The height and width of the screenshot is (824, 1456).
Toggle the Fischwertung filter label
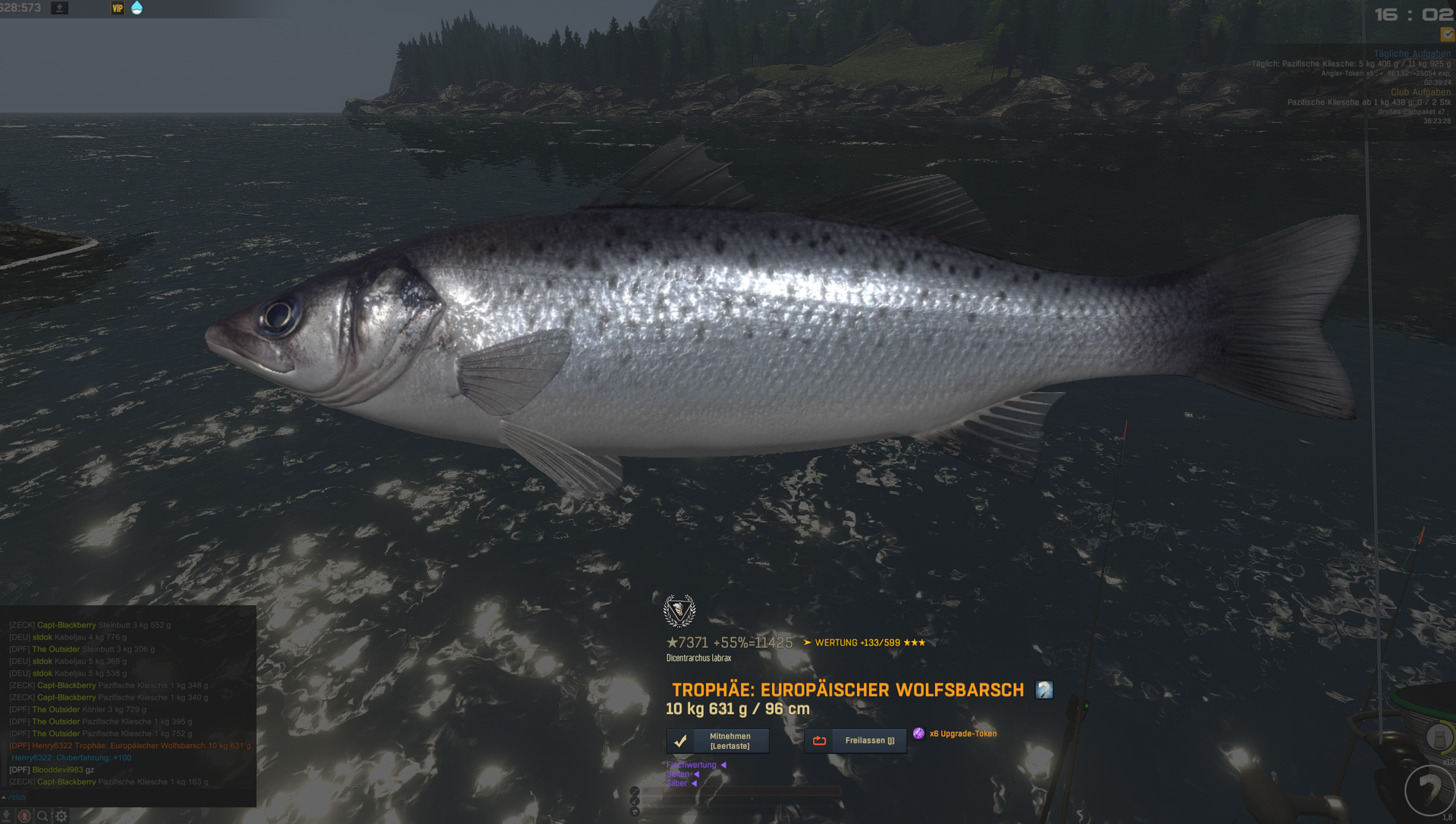(x=691, y=765)
